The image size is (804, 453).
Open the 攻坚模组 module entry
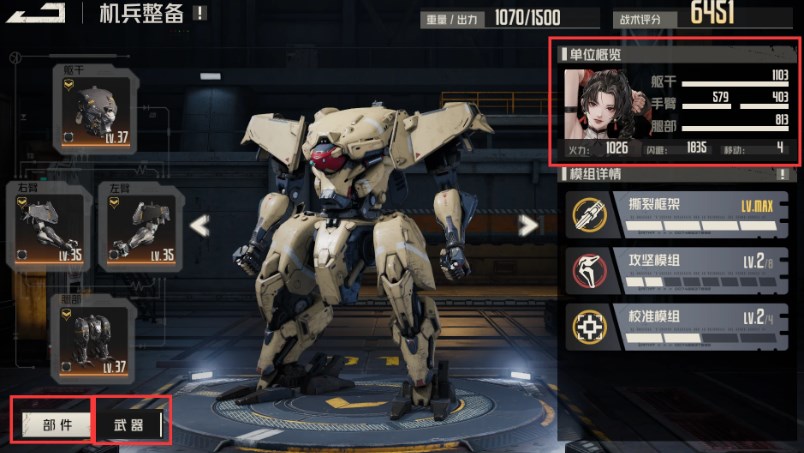(676, 270)
